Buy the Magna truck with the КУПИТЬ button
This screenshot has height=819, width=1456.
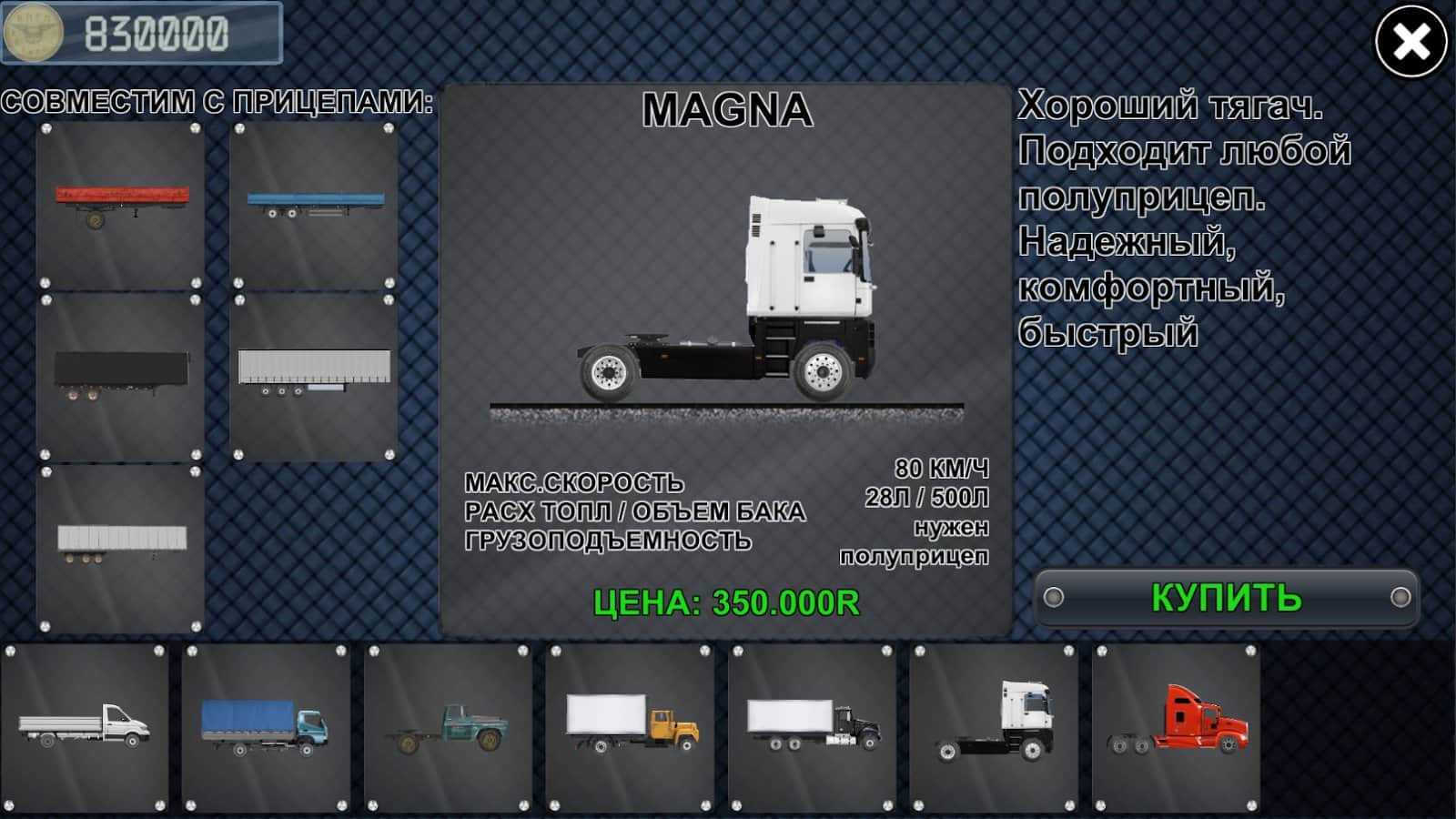[x=1227, y=598]
